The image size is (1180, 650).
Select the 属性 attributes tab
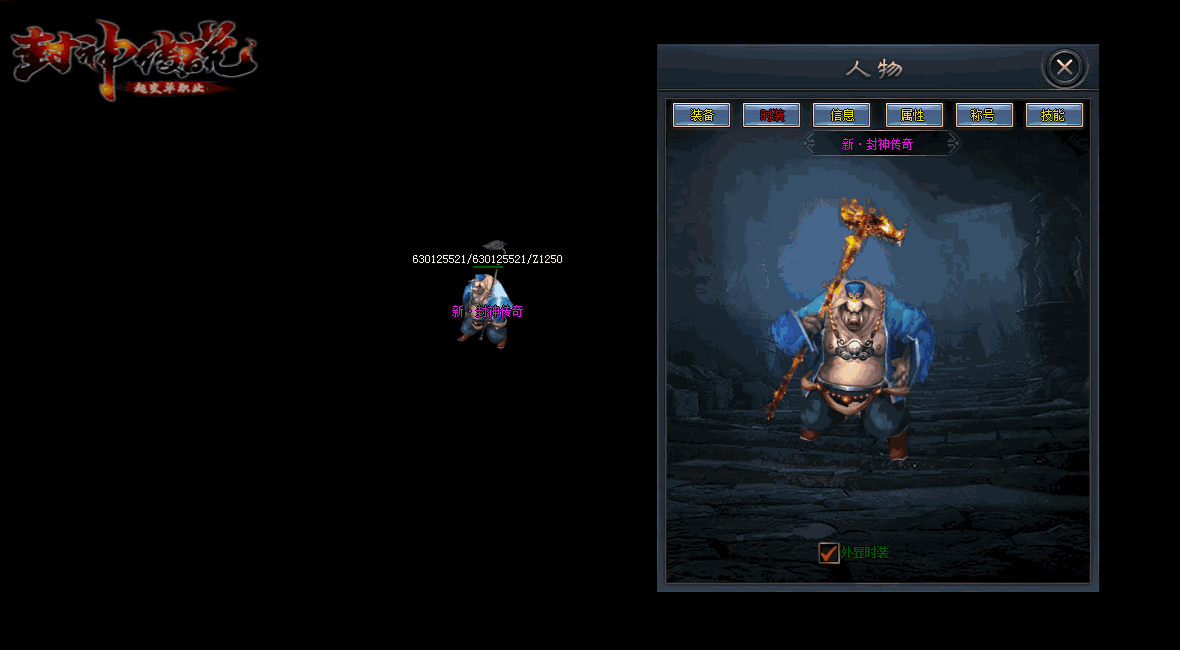tap(914, 115)
